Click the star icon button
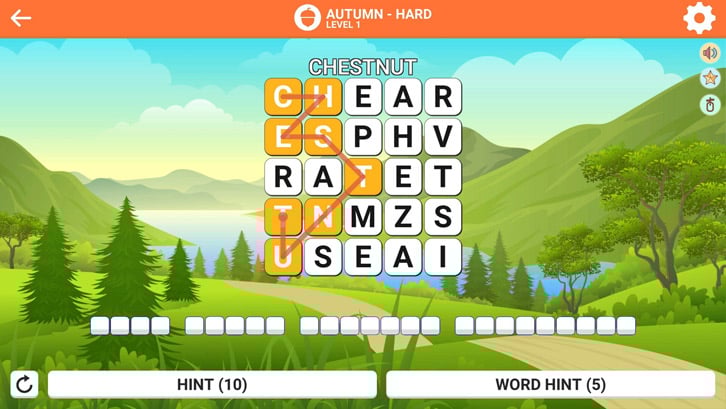 pyautogui.click(x=710, y=78)
